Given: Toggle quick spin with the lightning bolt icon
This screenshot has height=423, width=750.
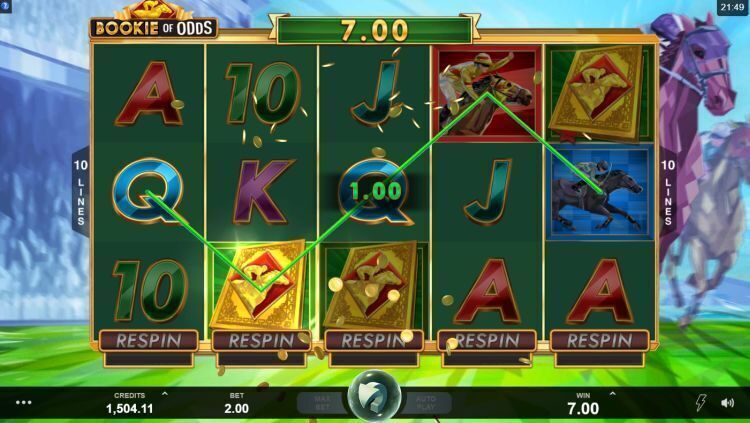Looking at the screenshot, I should (x=702, y=402).
